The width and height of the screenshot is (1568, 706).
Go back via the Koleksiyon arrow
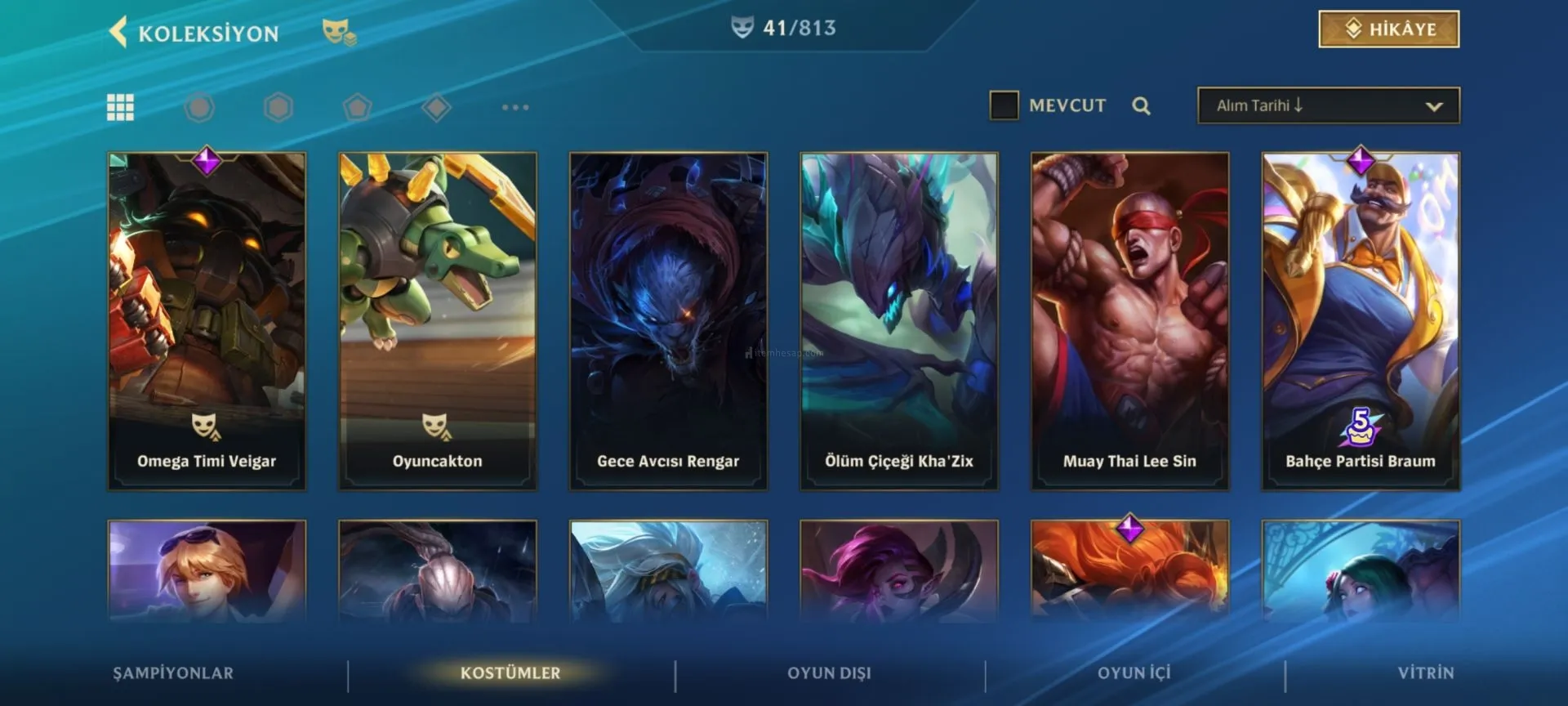[119, 33]
